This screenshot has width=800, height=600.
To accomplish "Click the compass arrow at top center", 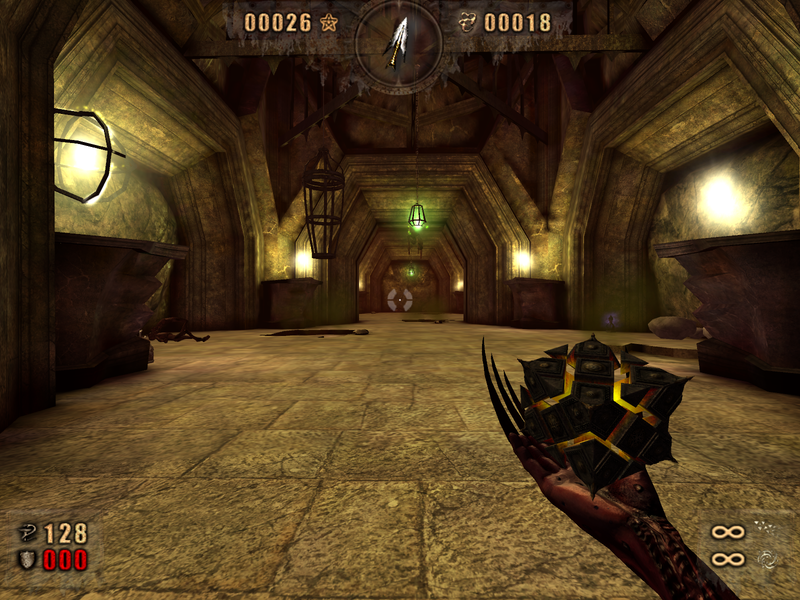I will click(398, 40).
